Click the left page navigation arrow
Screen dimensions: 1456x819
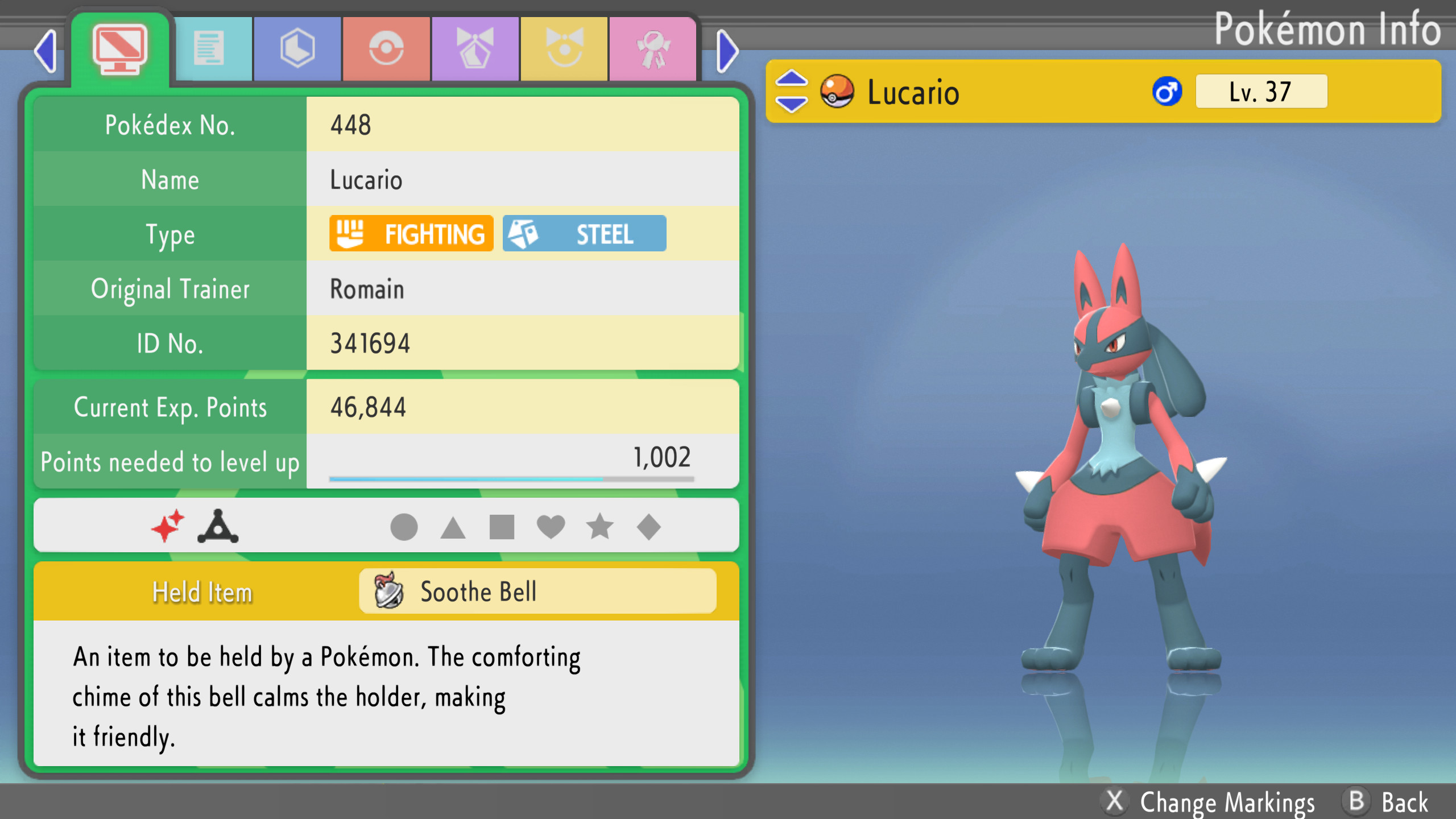[x=45, y=51]
